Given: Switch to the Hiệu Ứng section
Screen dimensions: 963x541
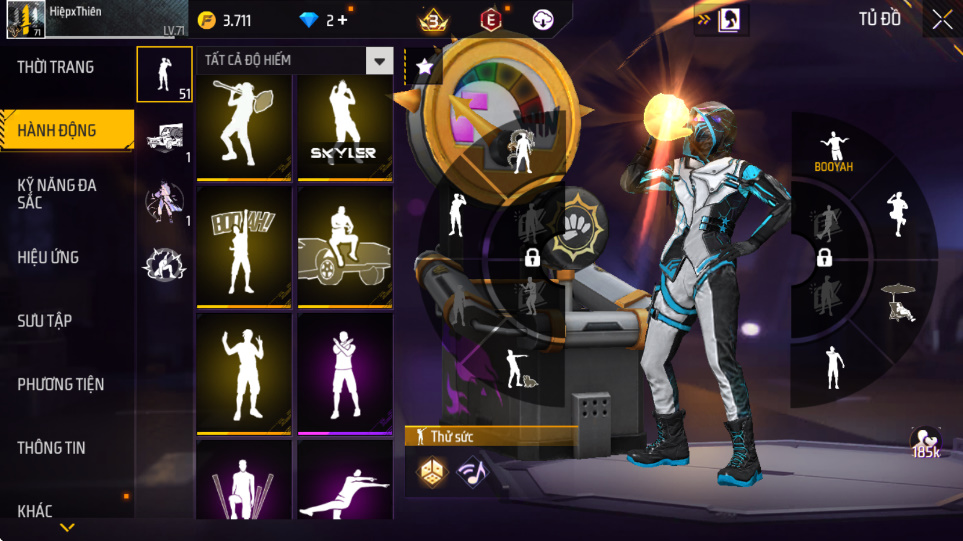Looking at the screenshot, I should [x=48, y=258].
